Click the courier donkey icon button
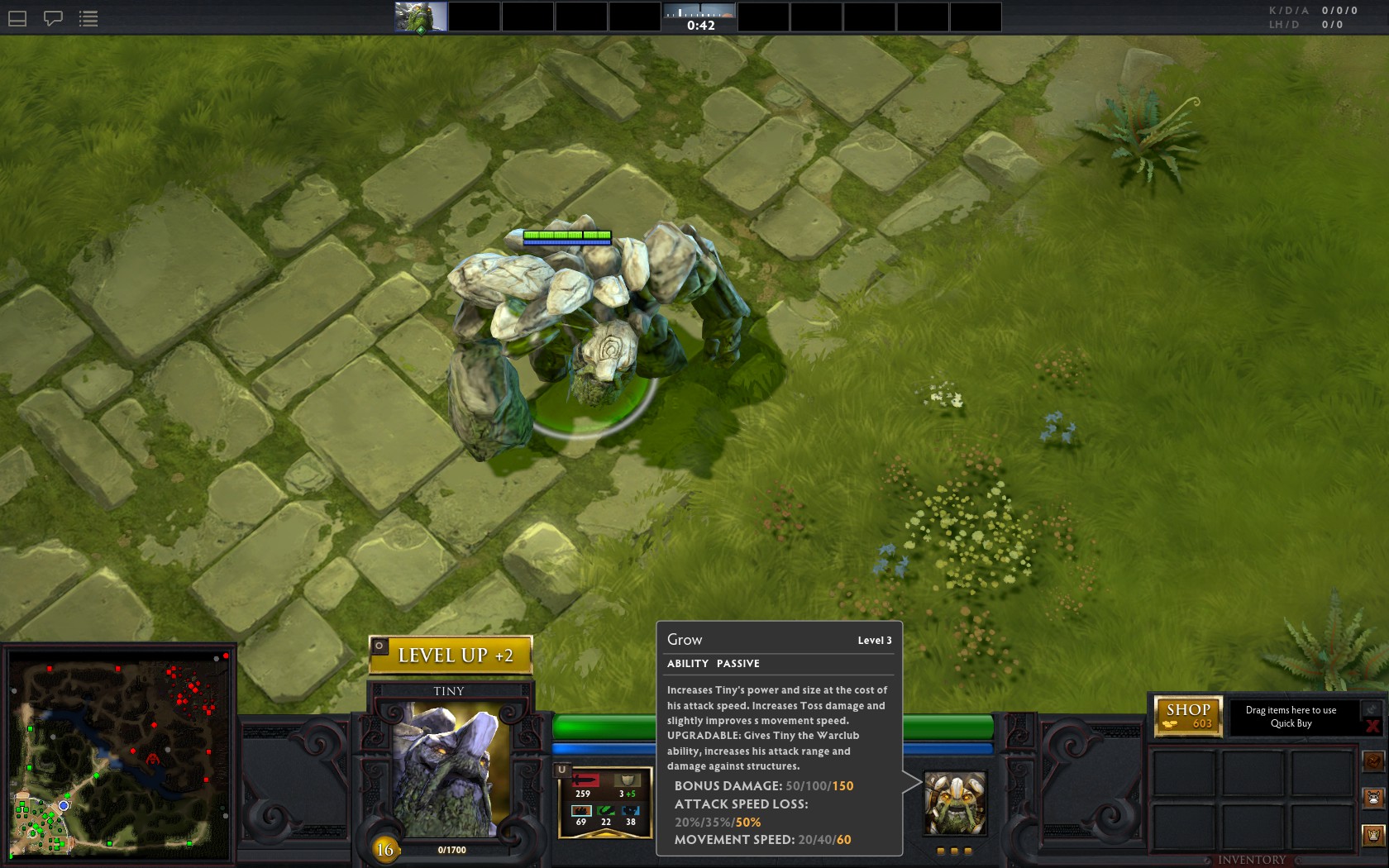Image resolution: width=1389 pixels, height=868 pixels. pyautogui.click(x=1373, y=798)
